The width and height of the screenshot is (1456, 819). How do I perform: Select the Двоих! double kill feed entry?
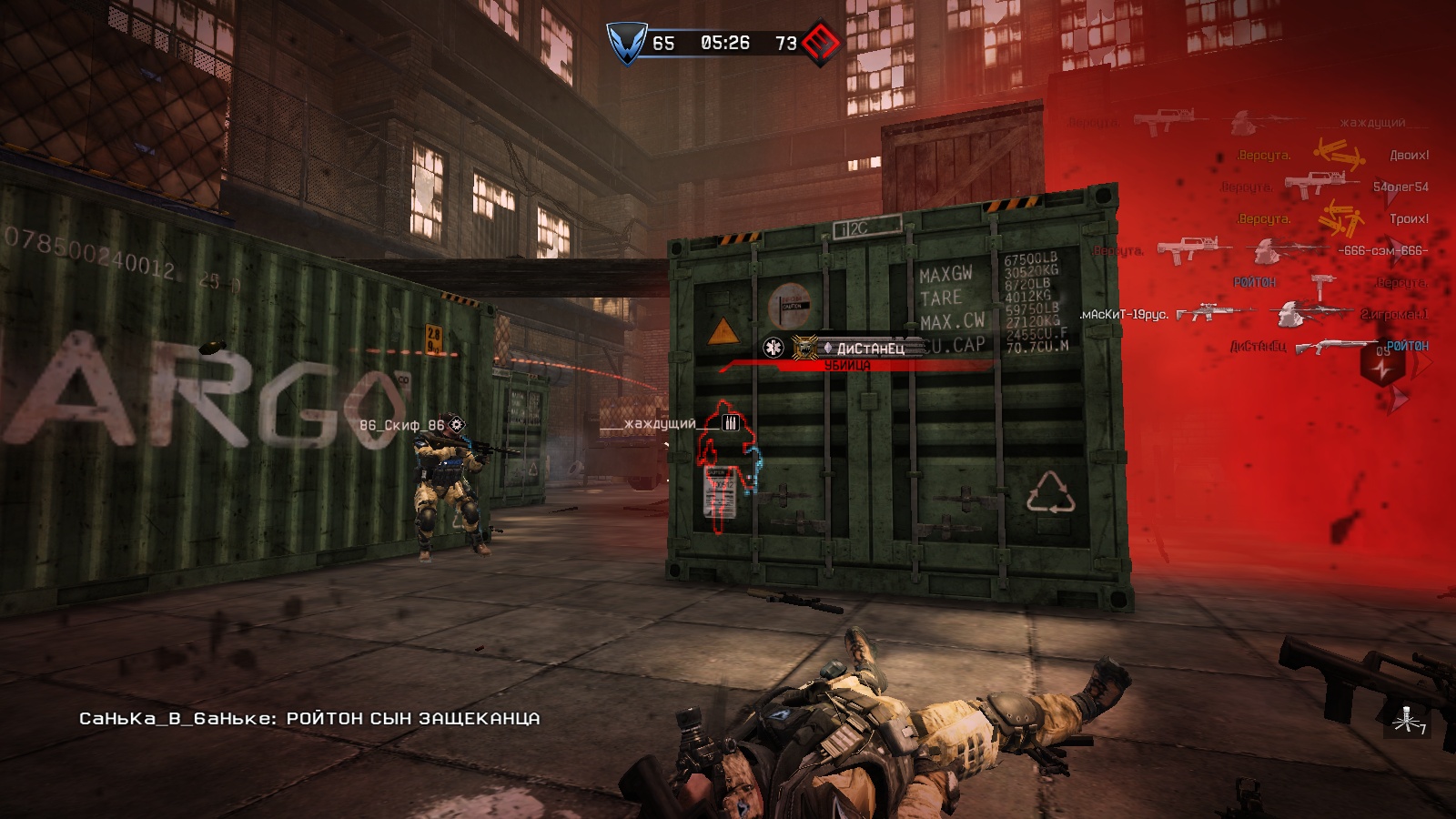click(1409, 156)
